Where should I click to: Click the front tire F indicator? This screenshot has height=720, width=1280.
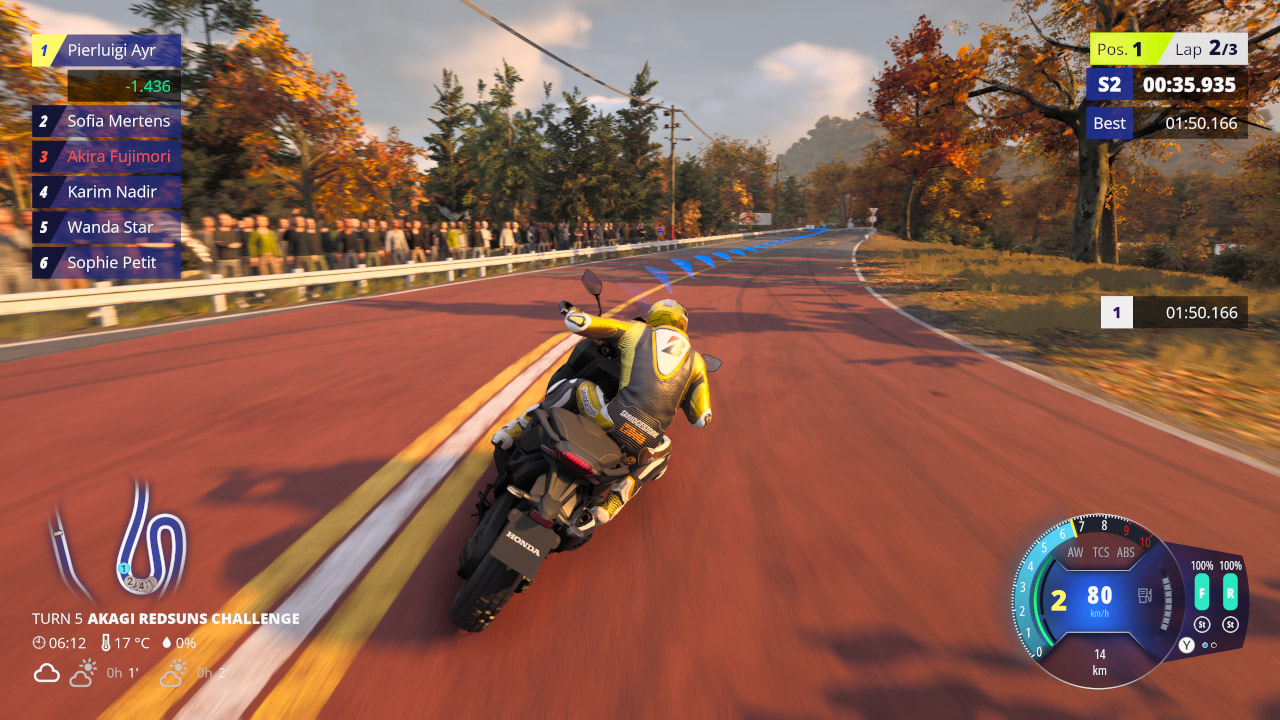tap(1201, 592)
